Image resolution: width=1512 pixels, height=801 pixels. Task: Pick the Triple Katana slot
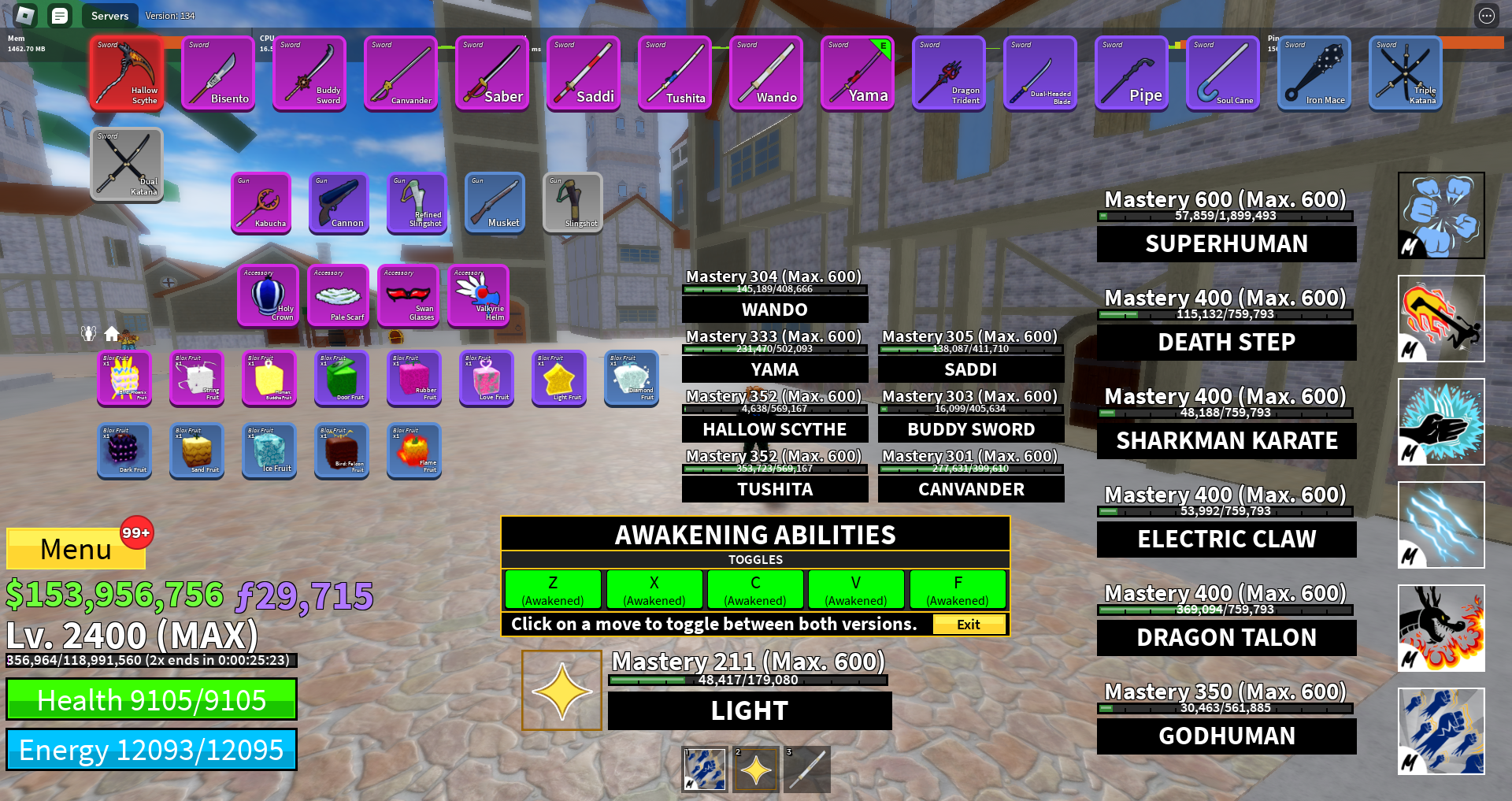point(1405,73)
